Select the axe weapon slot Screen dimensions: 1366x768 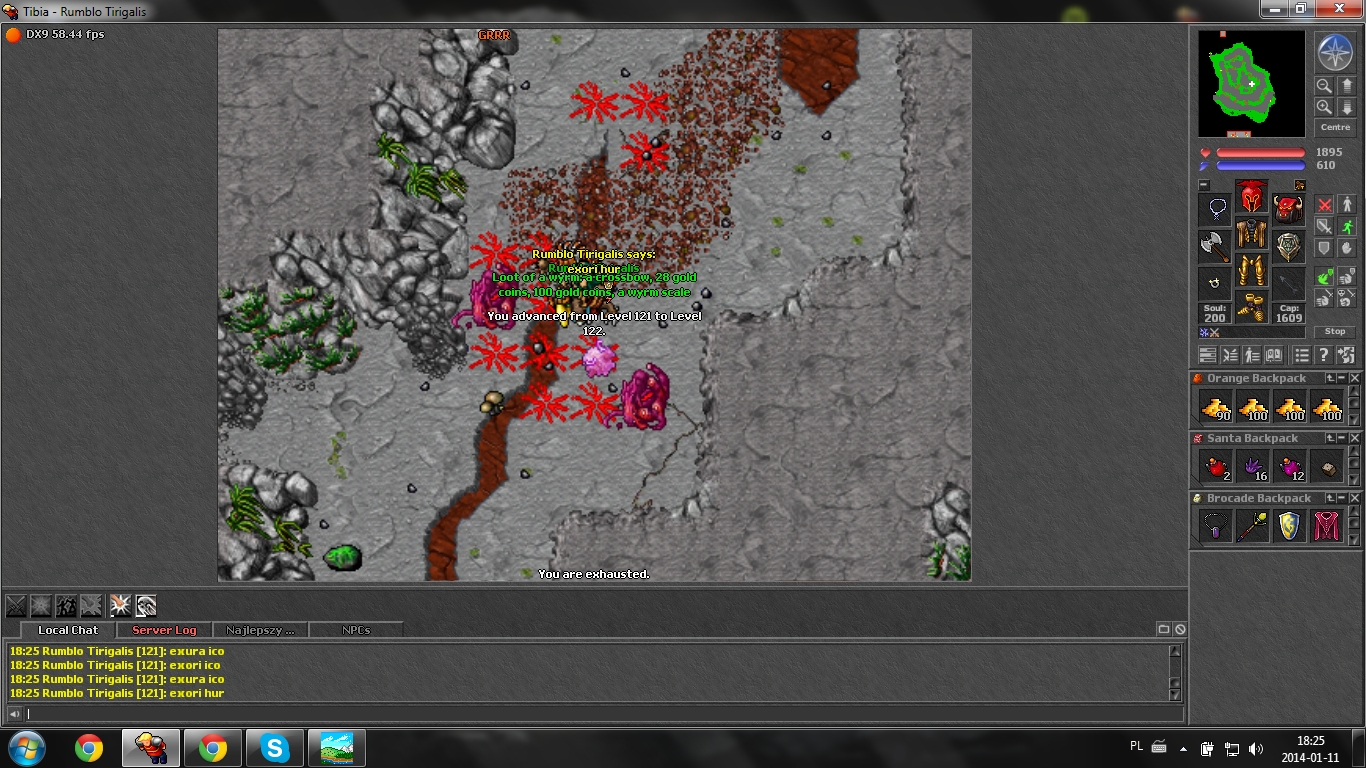pos(1214,246)
